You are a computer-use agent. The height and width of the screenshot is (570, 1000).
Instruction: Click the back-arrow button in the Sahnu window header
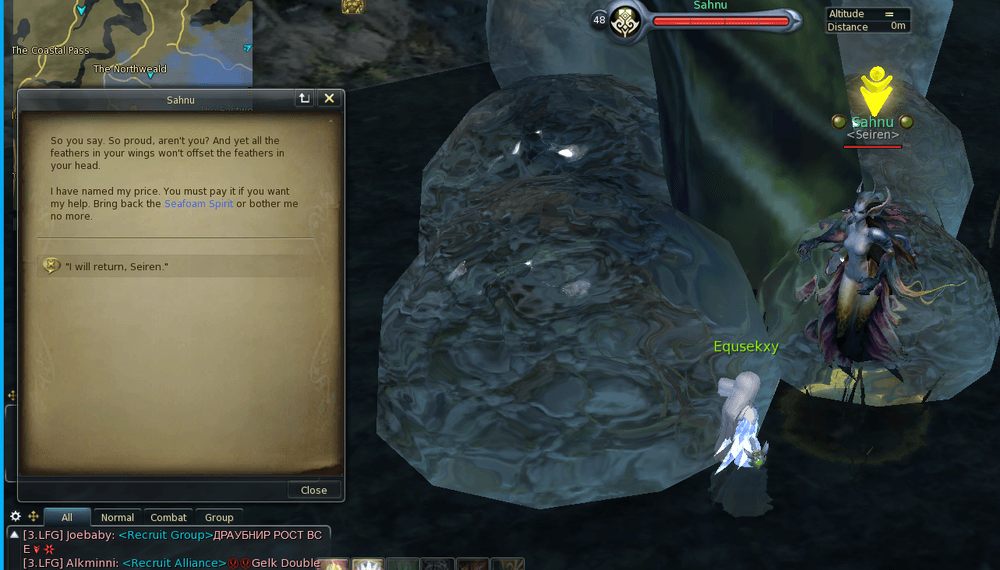(x=304, y=99)
